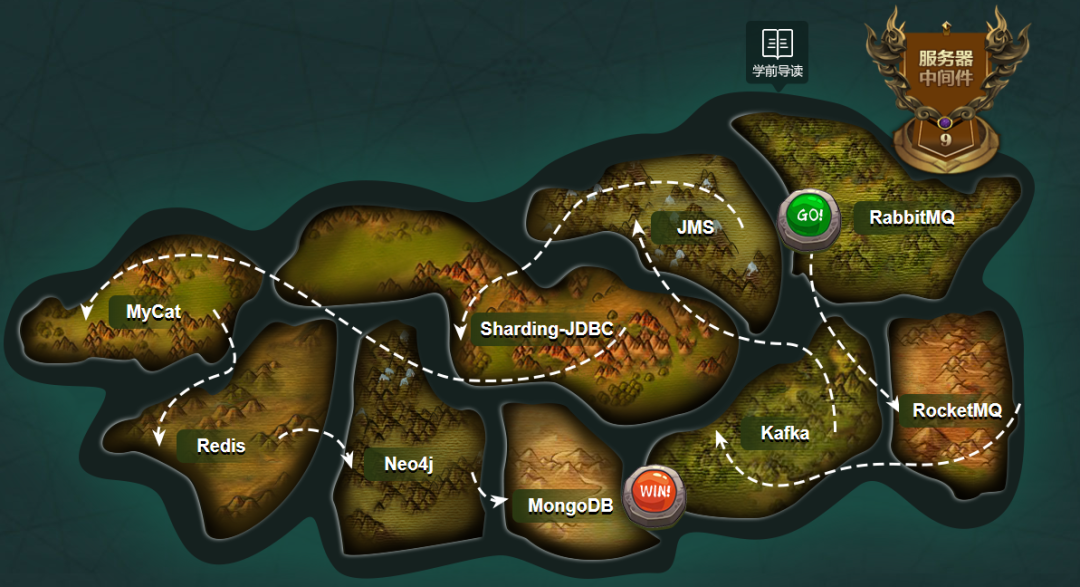1080x587 pixels.
Task: Enter the Sharding-JDBC level
Action: click(546, 328)
